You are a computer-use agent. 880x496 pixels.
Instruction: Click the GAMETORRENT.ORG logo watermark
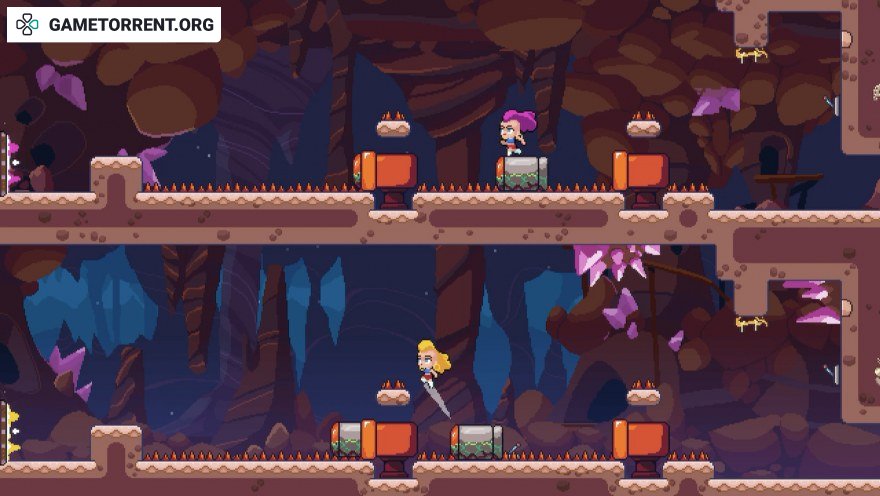(114, 24)
